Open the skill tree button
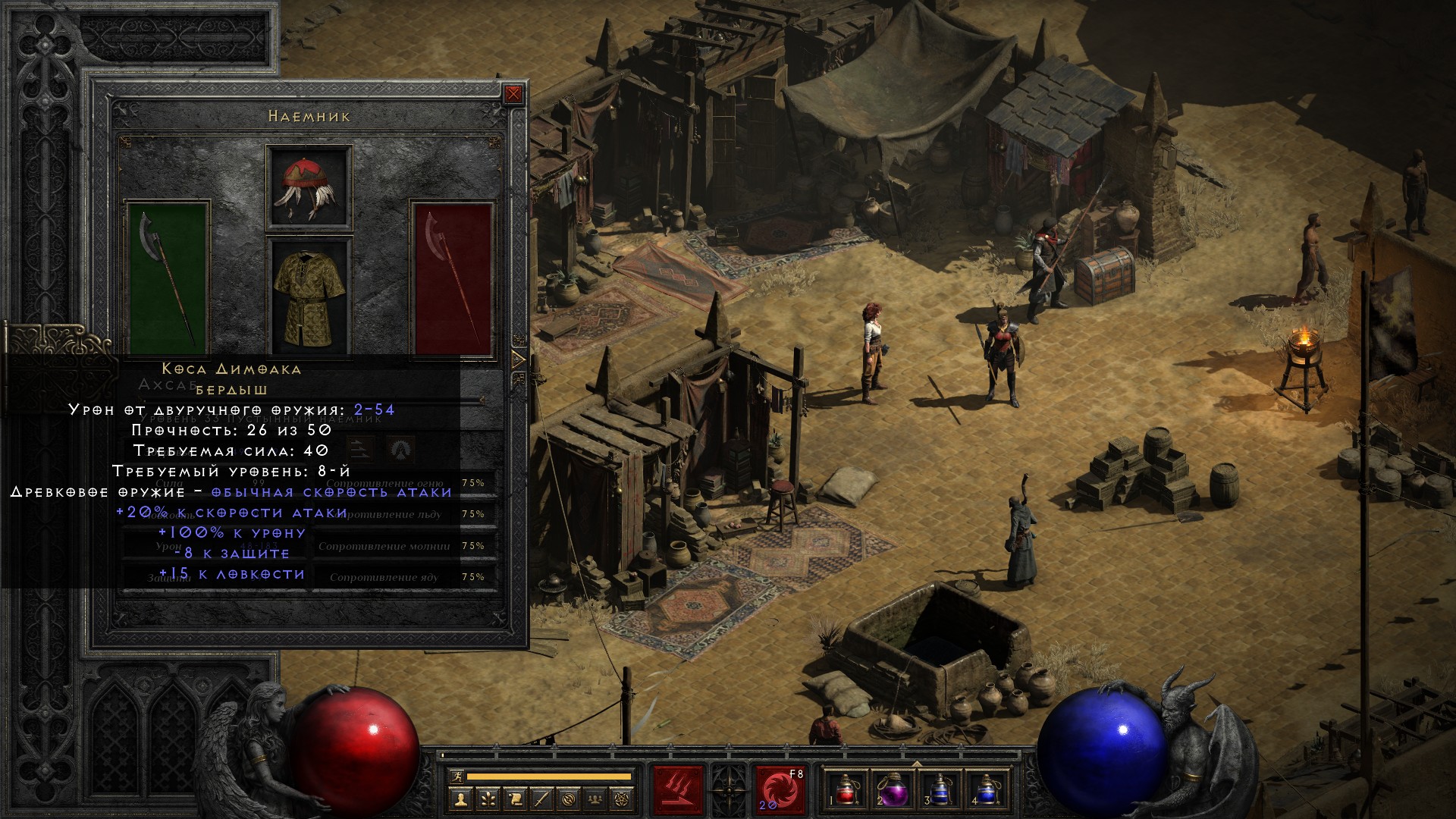Screen dimensions: 1456x819 coord(487,799)
